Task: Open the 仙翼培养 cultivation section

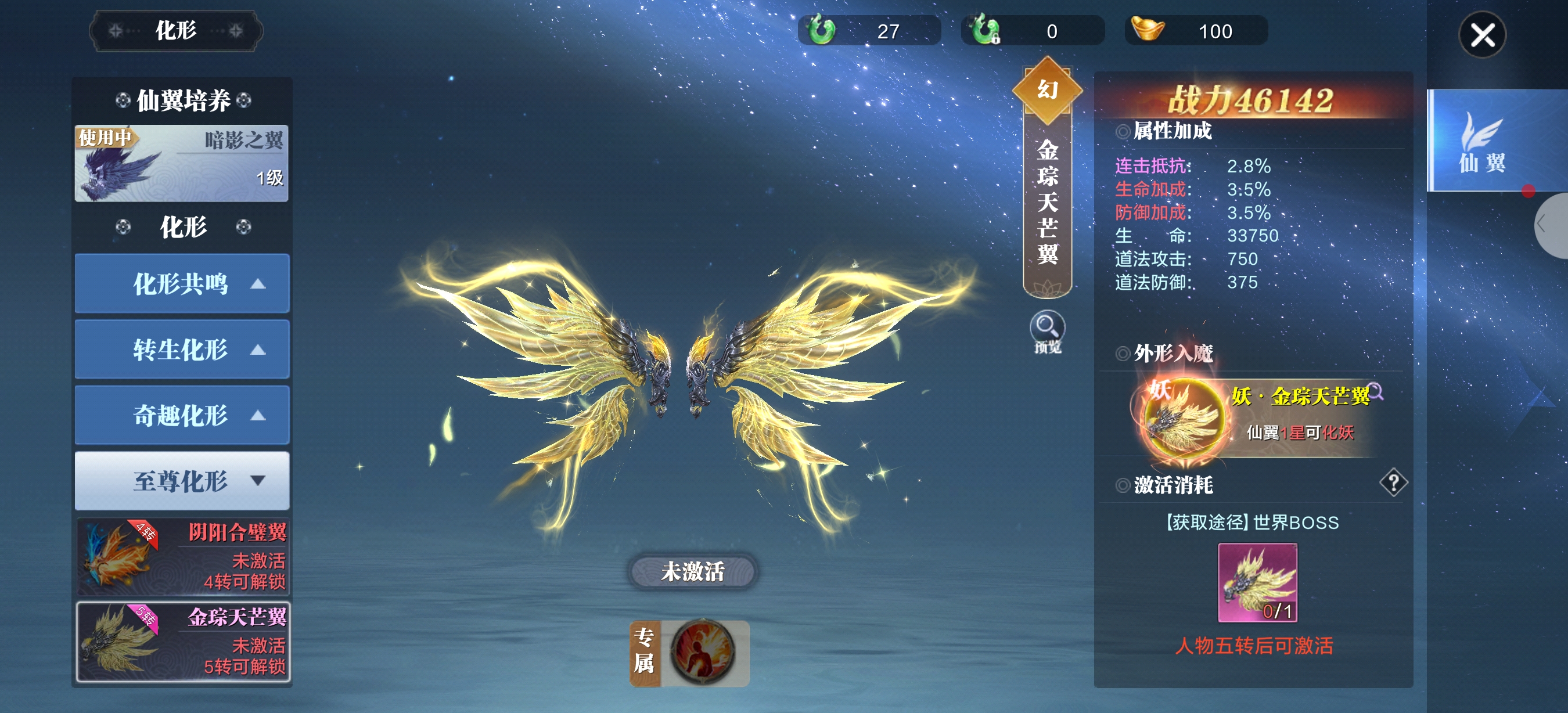Action: tap(182, 100)
